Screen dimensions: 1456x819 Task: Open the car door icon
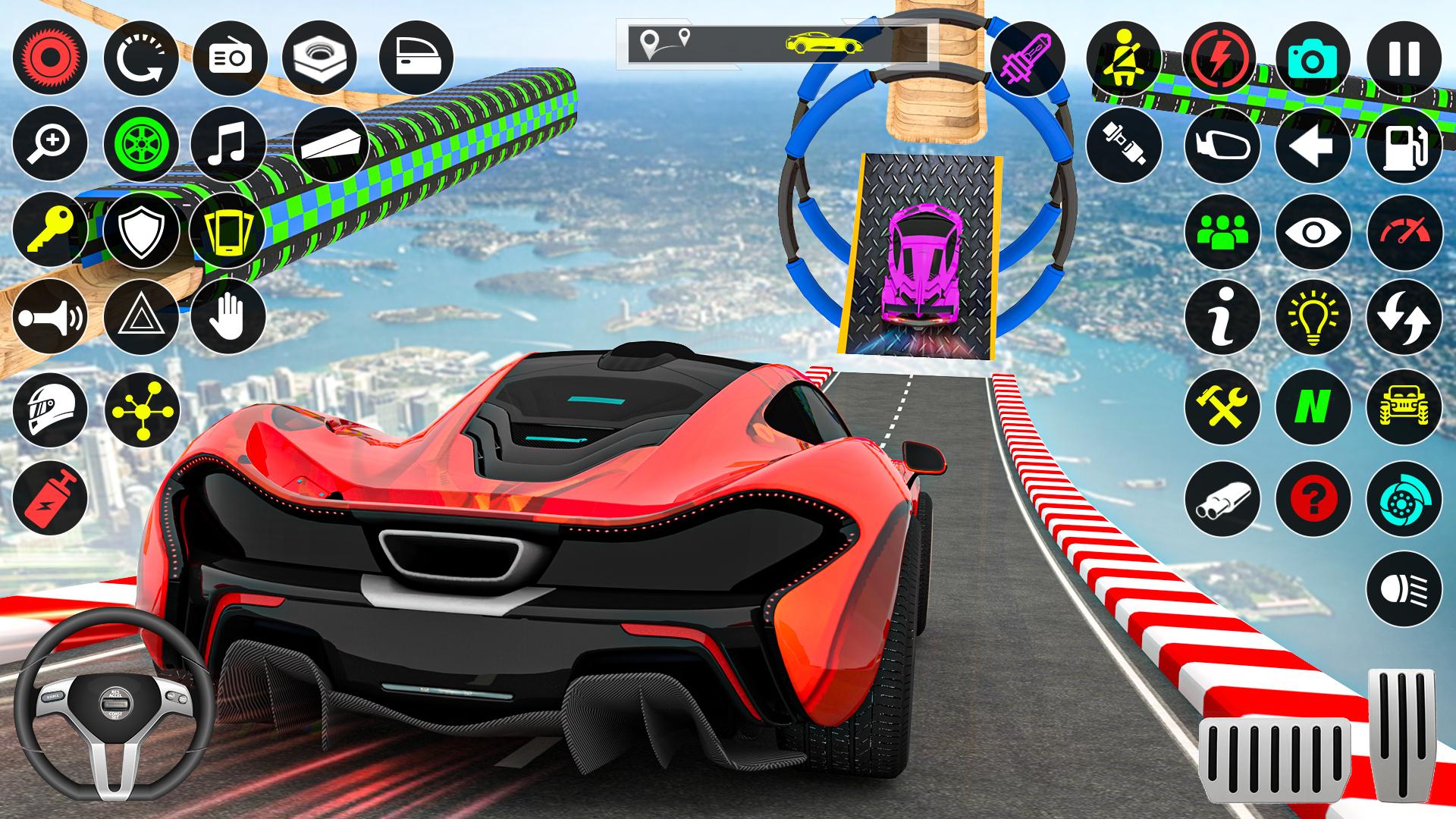pos(416,58)
